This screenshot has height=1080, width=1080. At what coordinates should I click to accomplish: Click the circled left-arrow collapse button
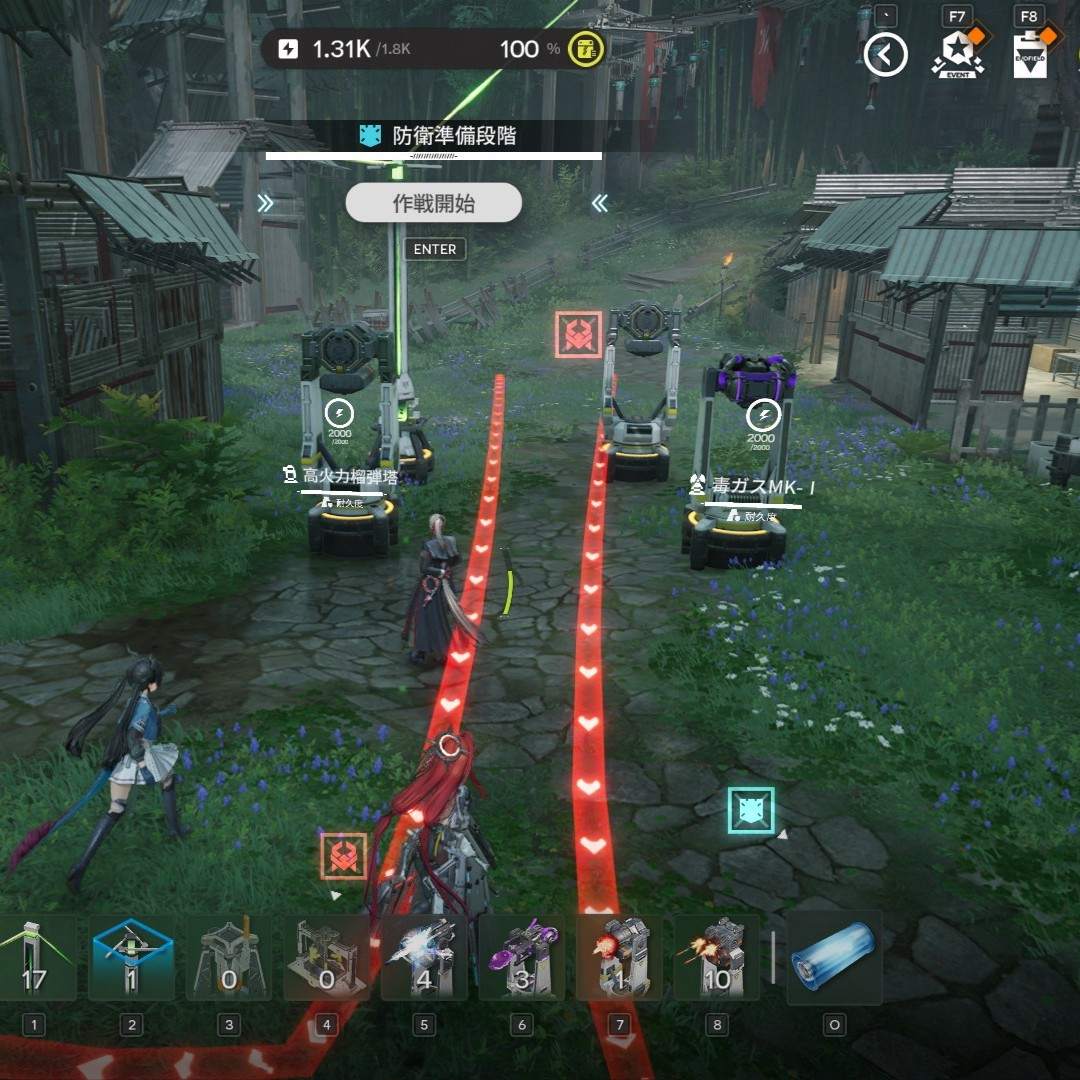[885, 54]
